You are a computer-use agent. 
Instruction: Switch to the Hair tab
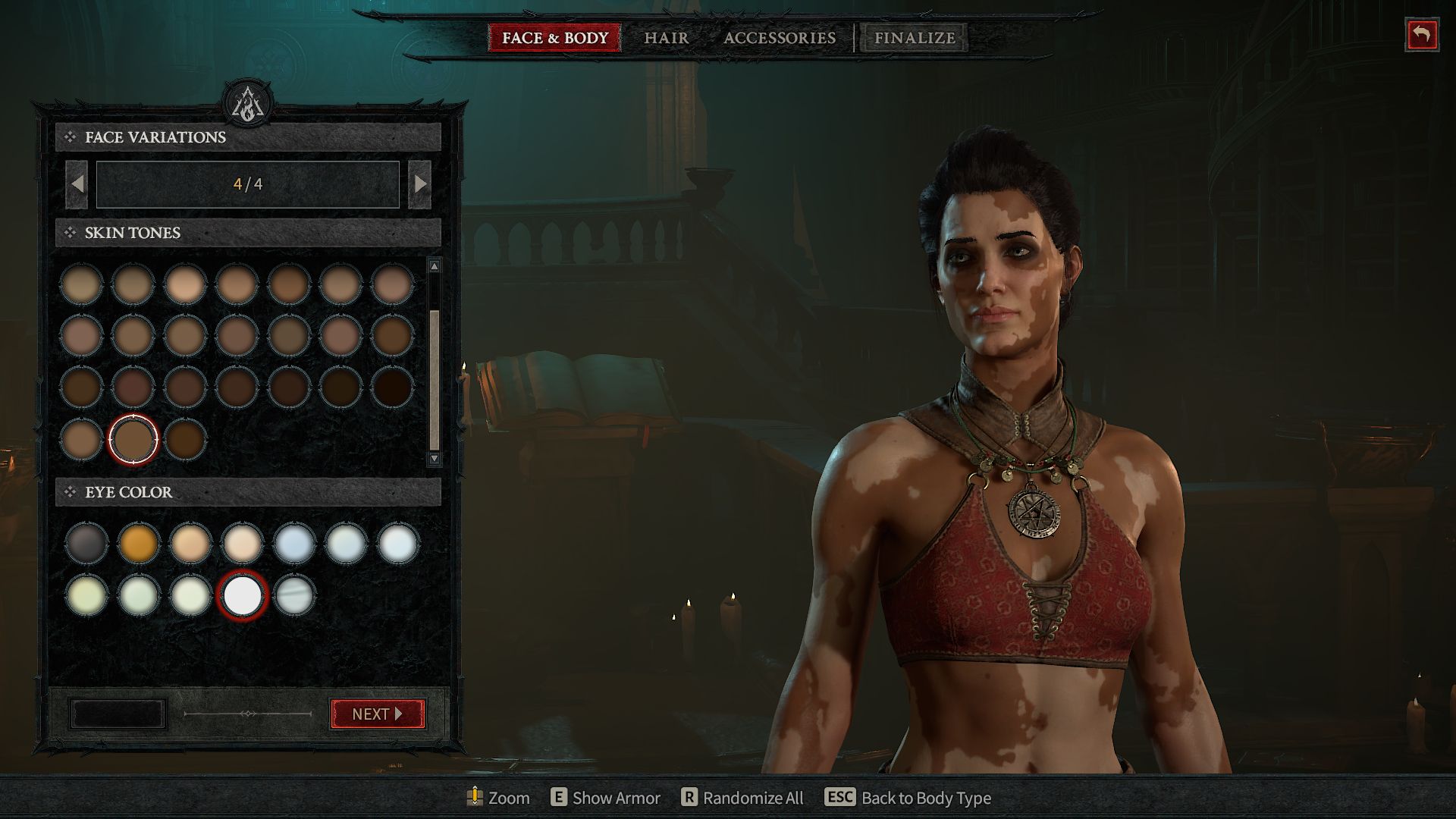pos(666,38)
